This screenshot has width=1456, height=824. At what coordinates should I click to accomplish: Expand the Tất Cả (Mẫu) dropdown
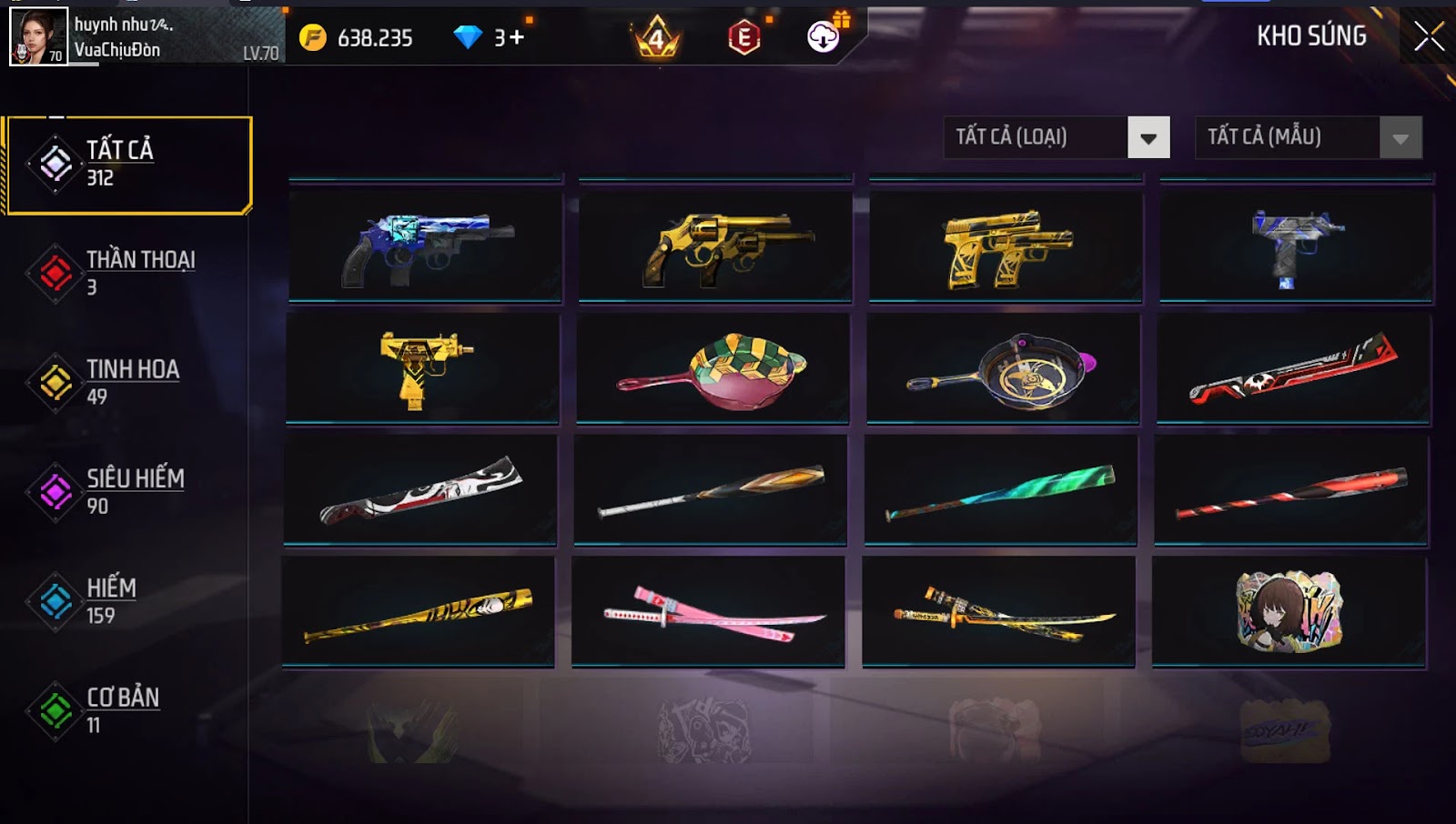[1309, 137]
